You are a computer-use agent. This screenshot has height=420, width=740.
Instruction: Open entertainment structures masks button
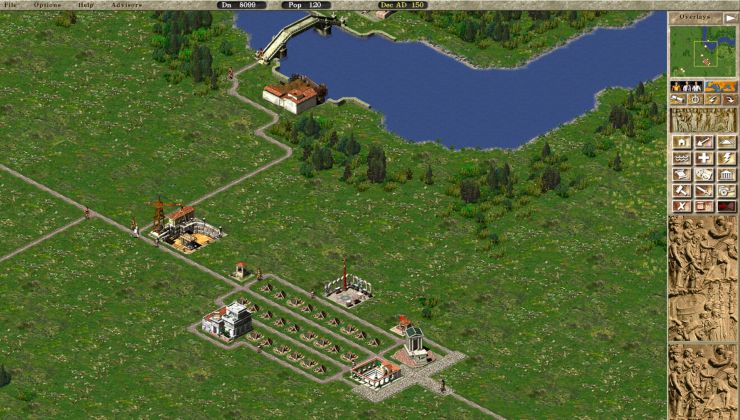point(705,174)
